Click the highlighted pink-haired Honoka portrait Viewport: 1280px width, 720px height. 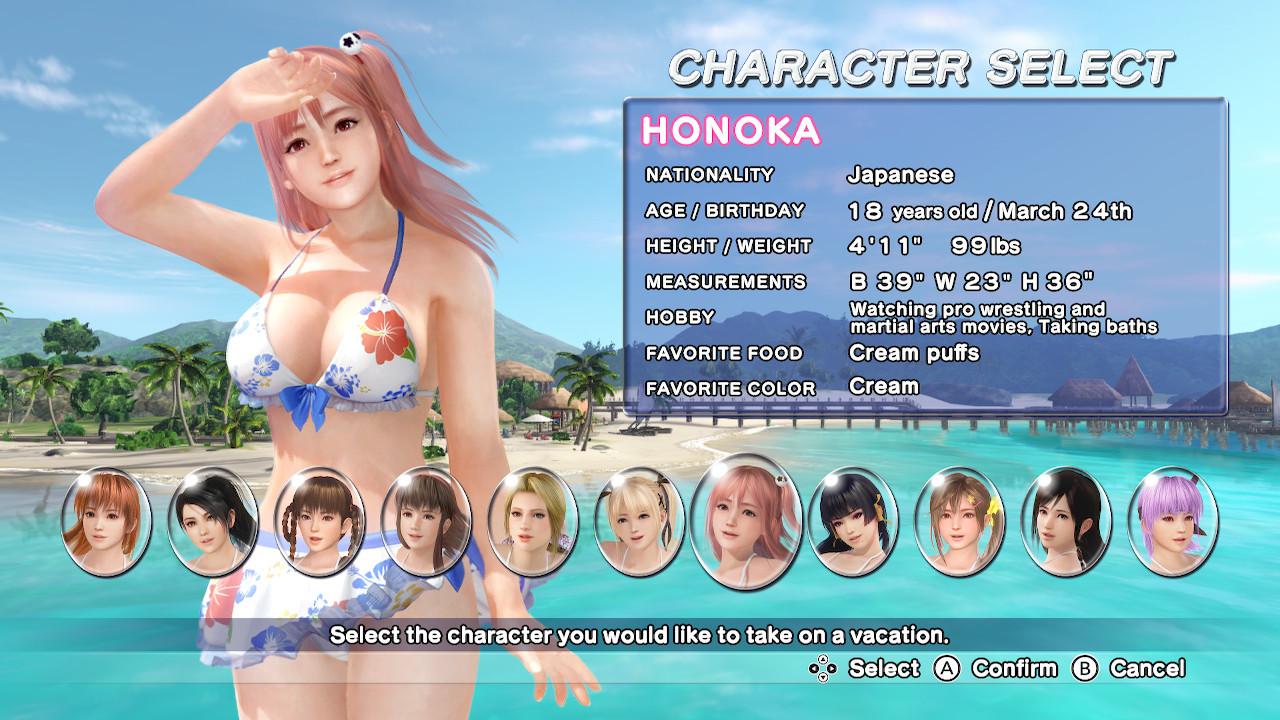click(745, 519)
